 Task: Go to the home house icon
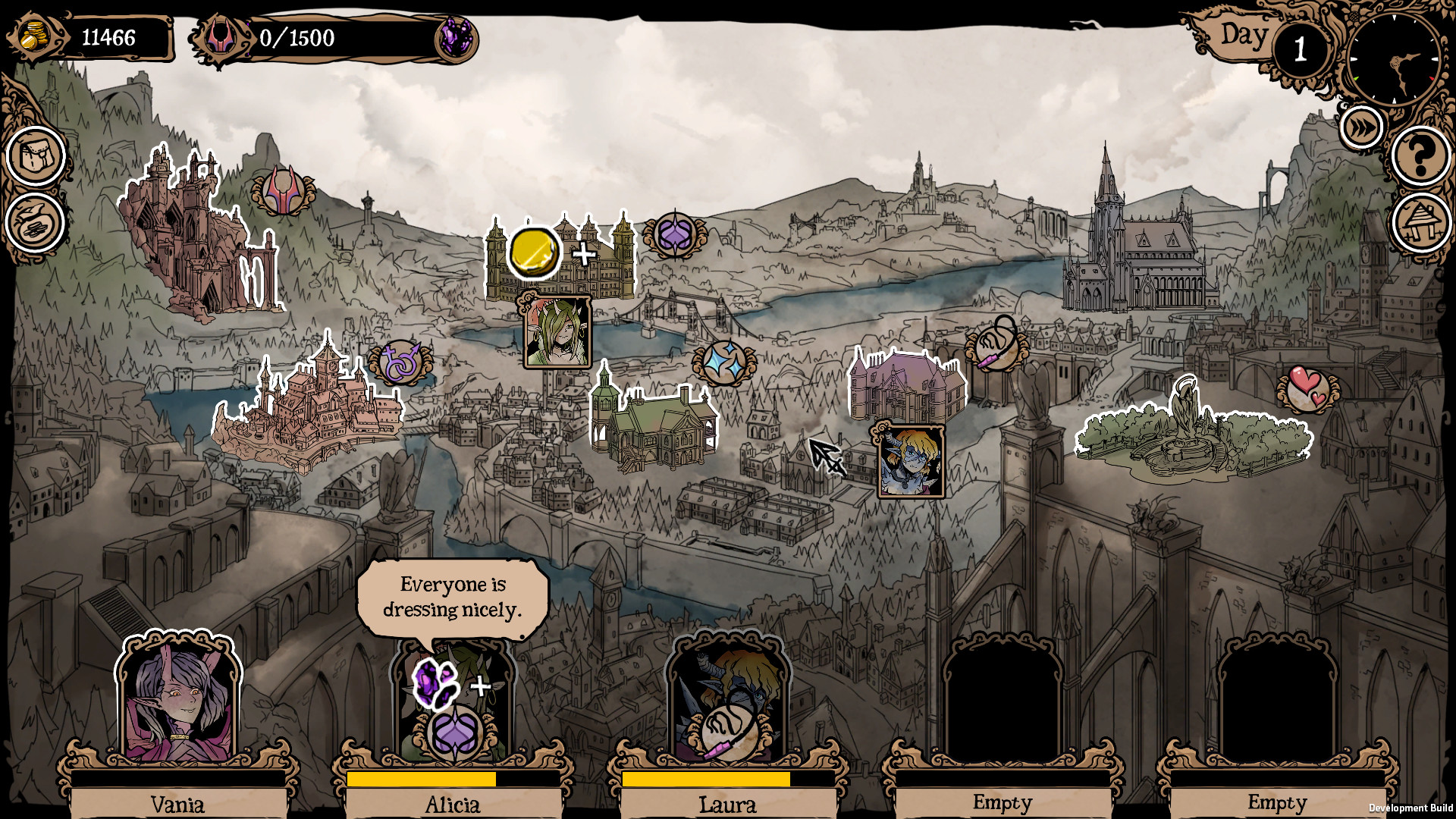coord(1421,223)
